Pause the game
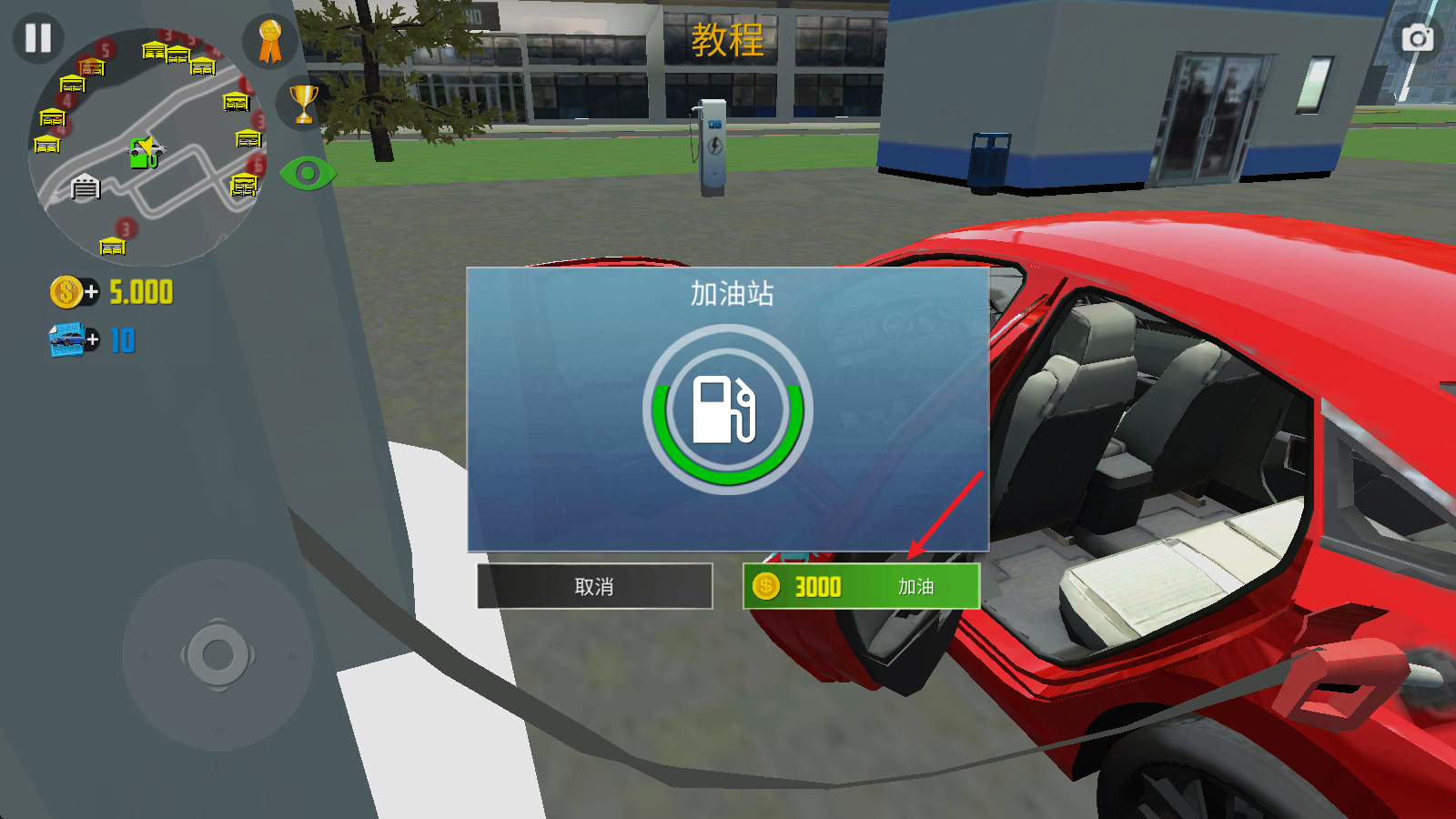Screen dimensions: 1456x819 click(x=38, y=38)
